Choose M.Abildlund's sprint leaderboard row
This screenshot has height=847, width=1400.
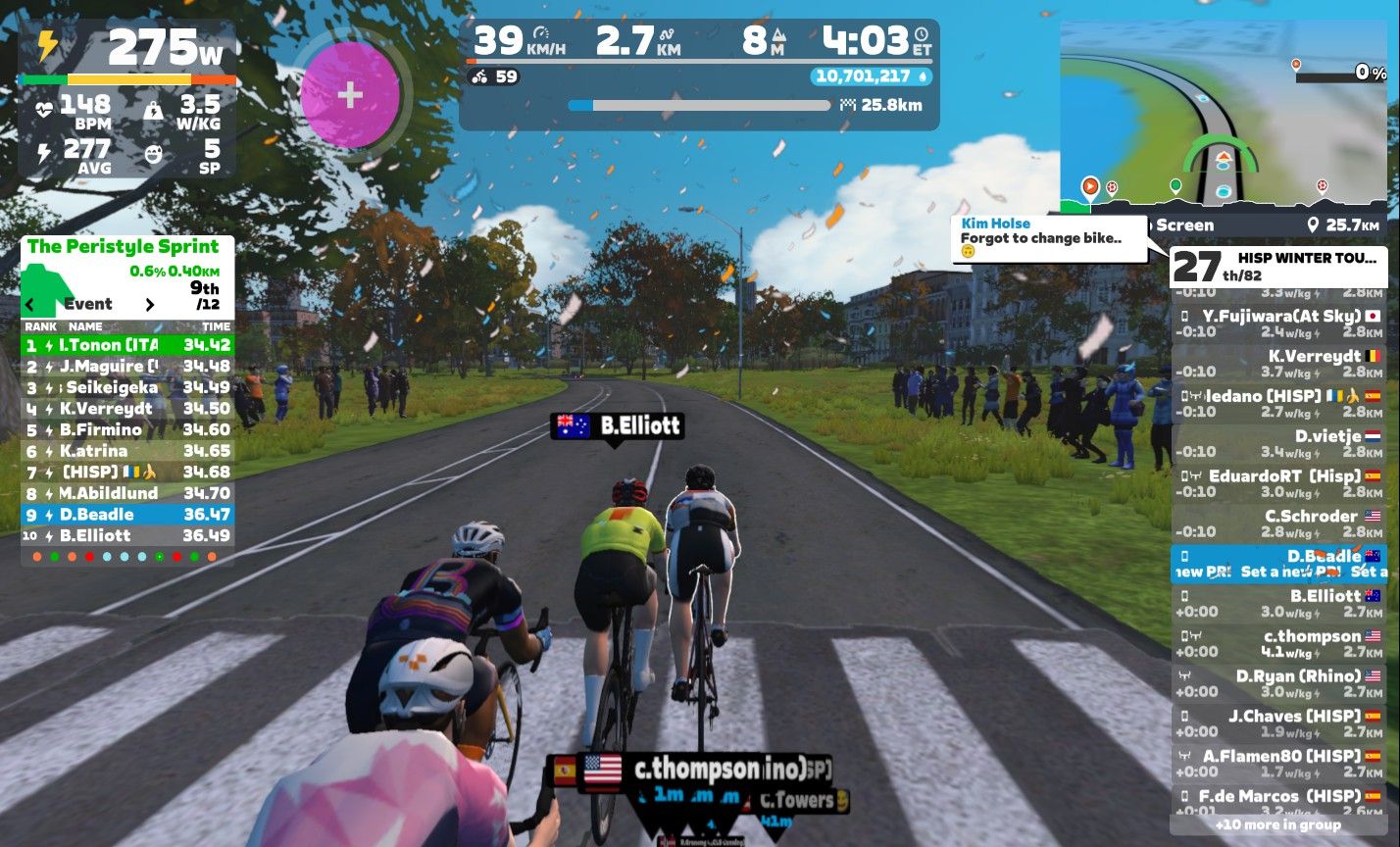coord(127,493)
